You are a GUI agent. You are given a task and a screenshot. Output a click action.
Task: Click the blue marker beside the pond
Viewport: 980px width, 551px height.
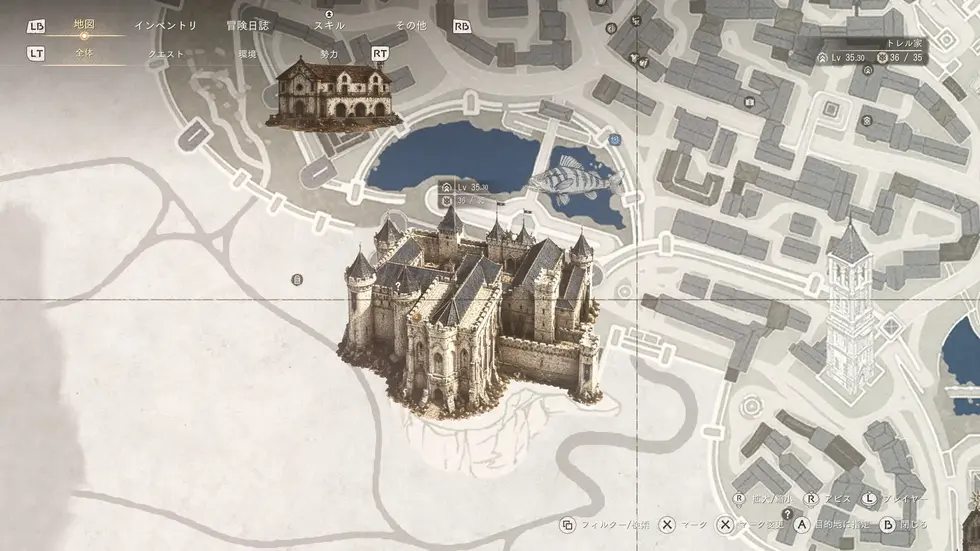[614, 141]
